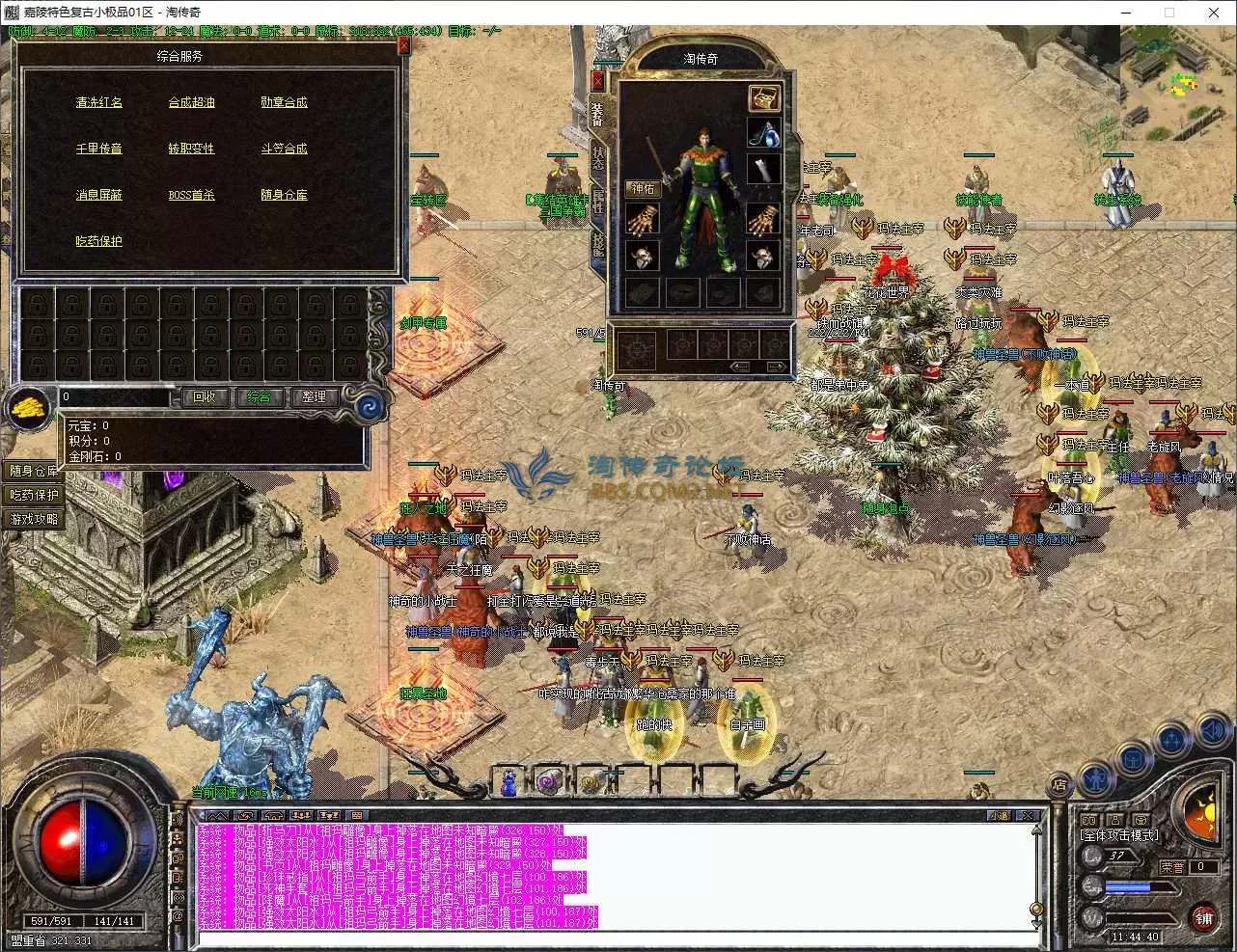Choose the 勋章合成 medal synthesis link
The height and width of the screenshot is (952, 1237).
pos(284,102)
